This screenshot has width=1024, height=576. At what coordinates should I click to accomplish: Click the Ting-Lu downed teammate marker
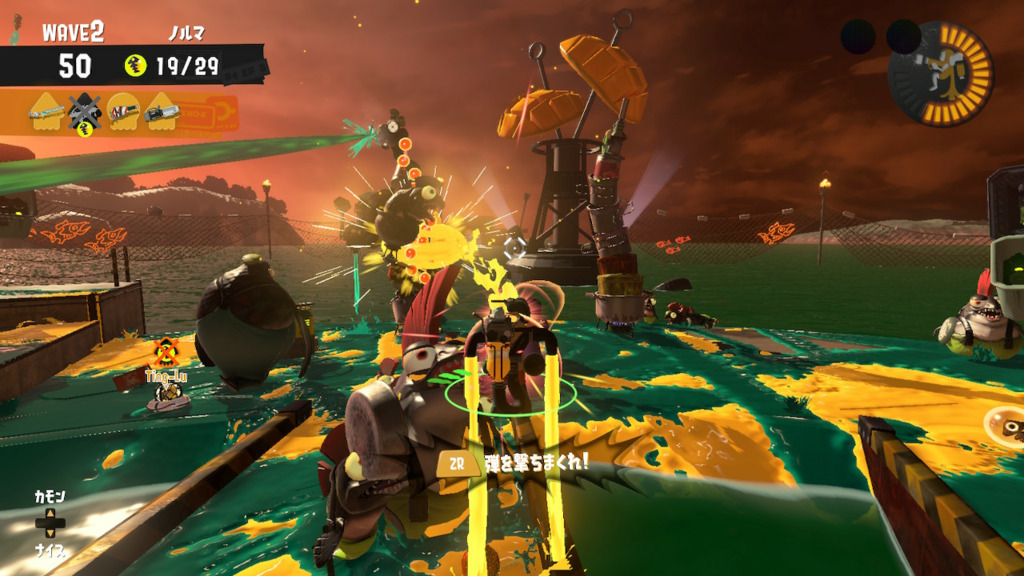click(x=166, y=353)
